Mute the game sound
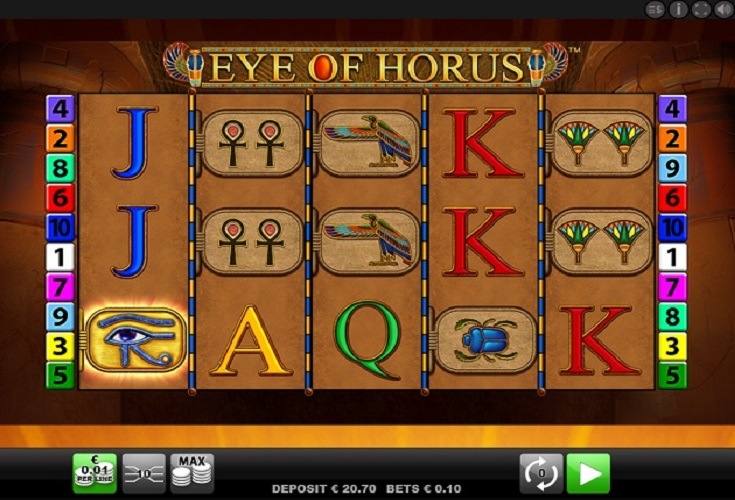Image resolution: width=735 pixels, height=500 pixels. pyautogui.click(x=723, y=9)
